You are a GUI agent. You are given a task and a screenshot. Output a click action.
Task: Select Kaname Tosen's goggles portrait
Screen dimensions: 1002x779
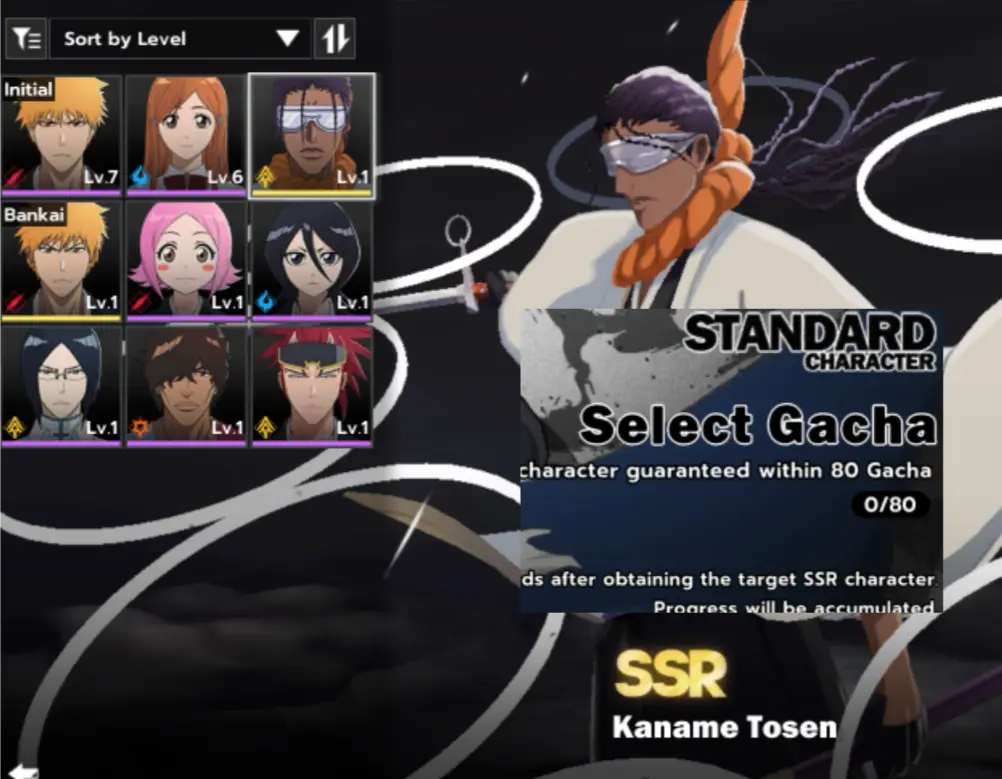click(x=312, y=135)
